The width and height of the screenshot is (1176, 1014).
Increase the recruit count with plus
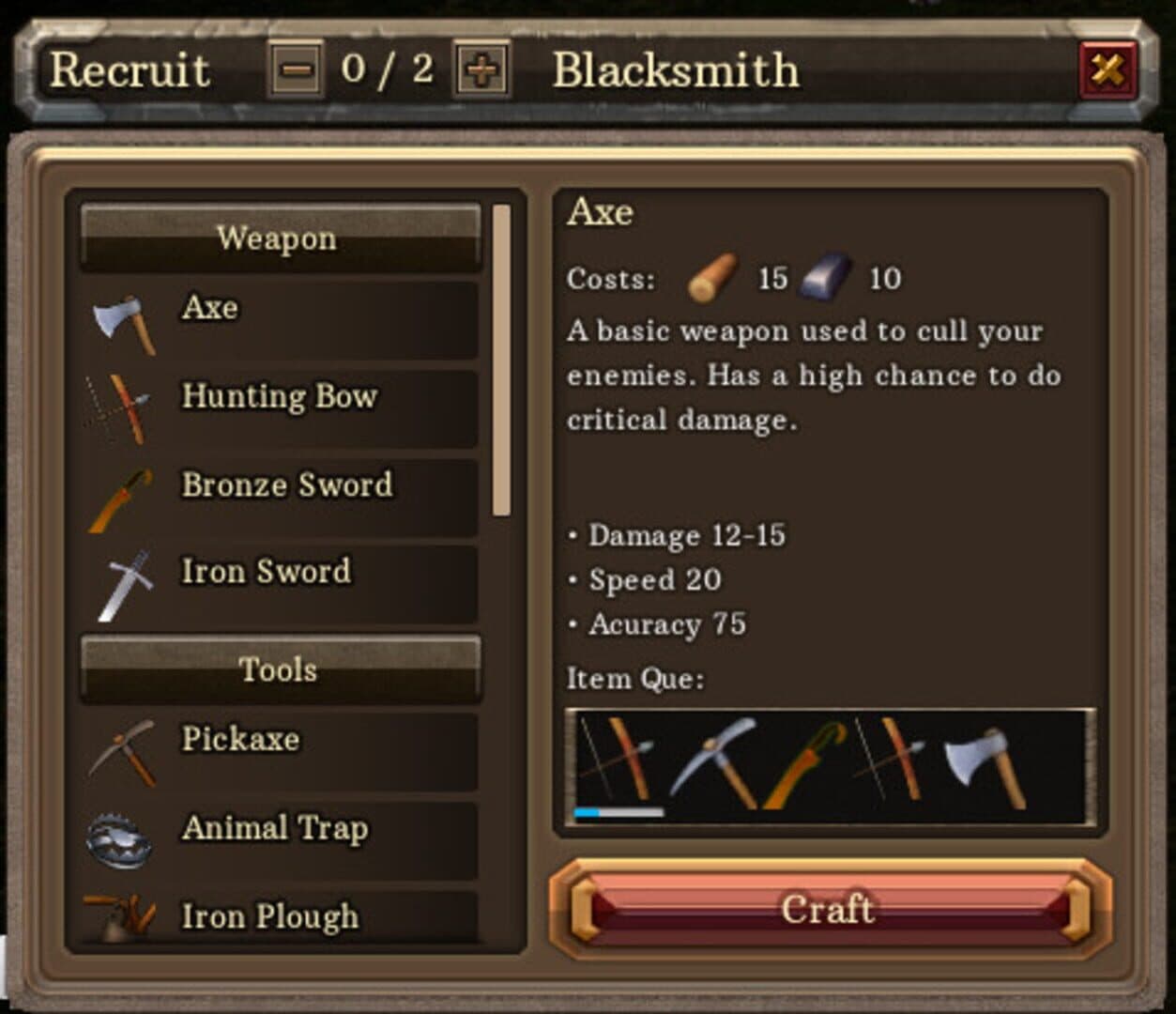click(x=481, y=69)
